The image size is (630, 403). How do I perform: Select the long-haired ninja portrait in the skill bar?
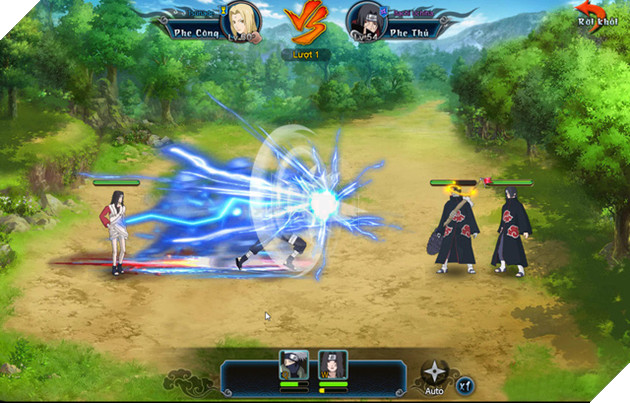pyautogui.click(x=332, y=365)
